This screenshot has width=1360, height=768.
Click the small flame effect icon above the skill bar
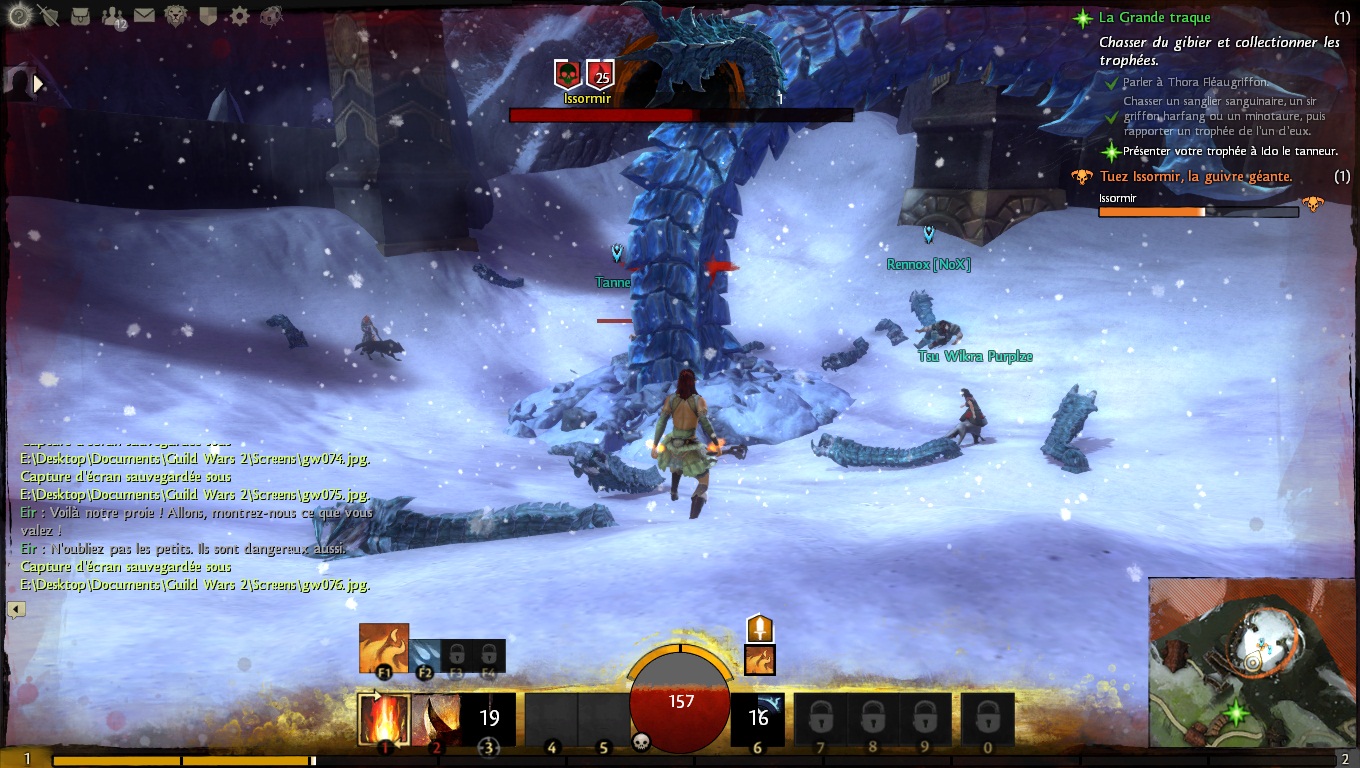point(760,660)
